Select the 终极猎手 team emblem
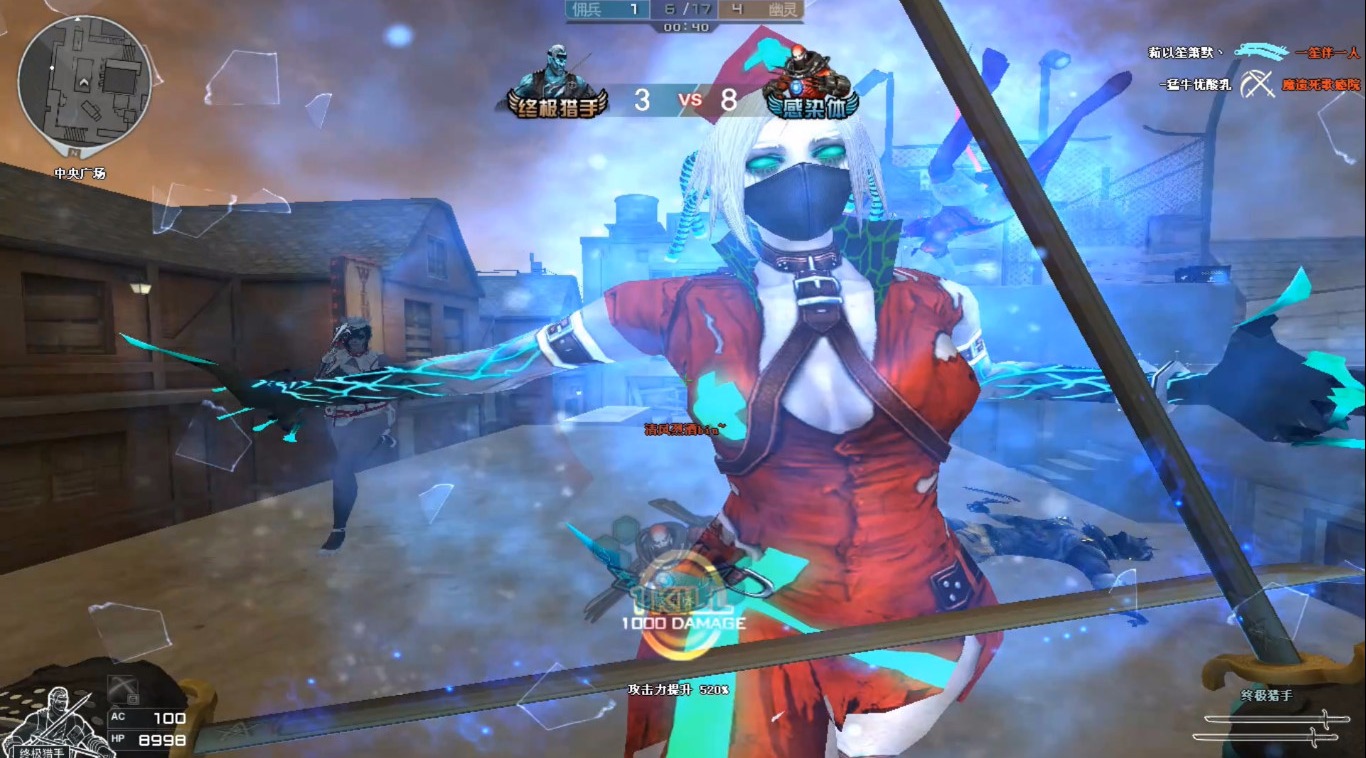Viewport: 1366px width, 758px height. [558, 83]
